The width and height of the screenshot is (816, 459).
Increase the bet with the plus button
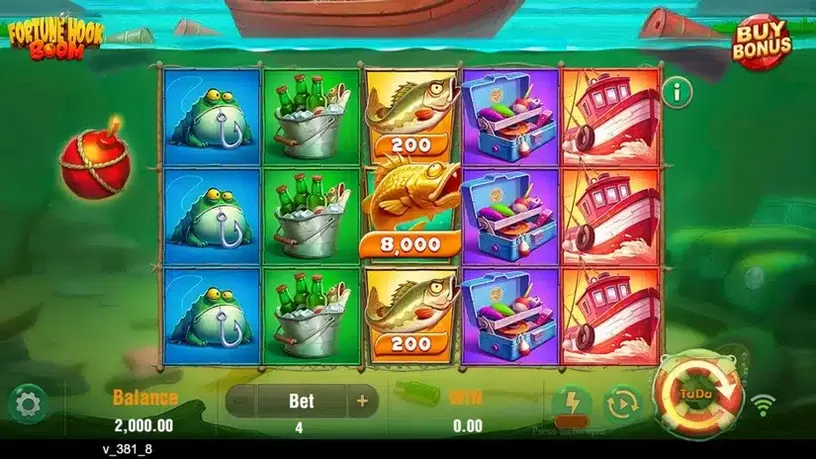coord(361,402)
